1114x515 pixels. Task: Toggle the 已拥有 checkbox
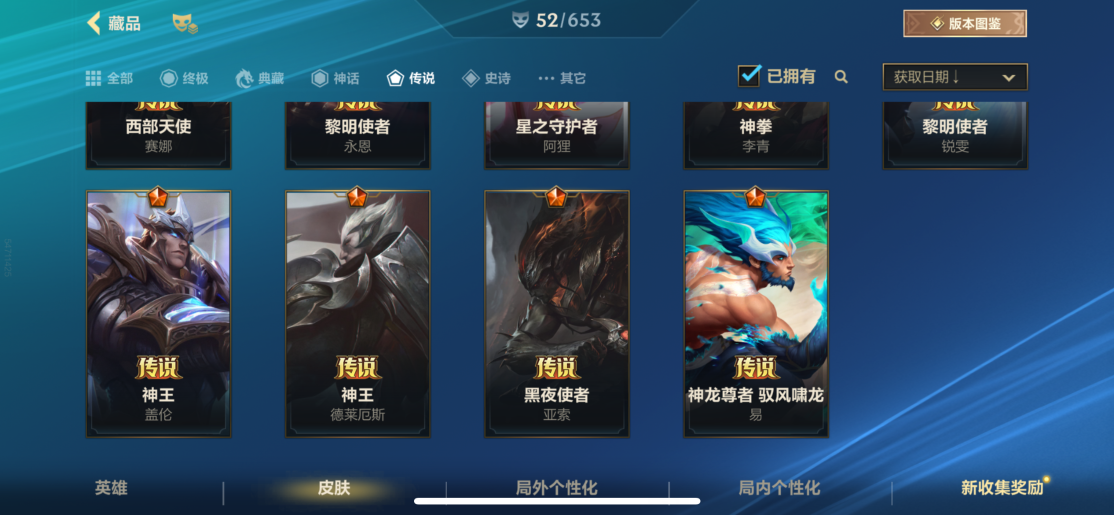(749, 76)
